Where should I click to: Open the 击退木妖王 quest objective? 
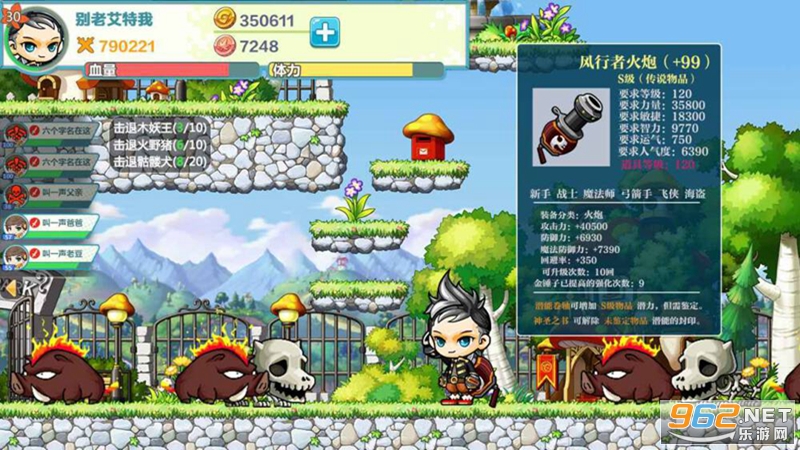tap(160, 128)
